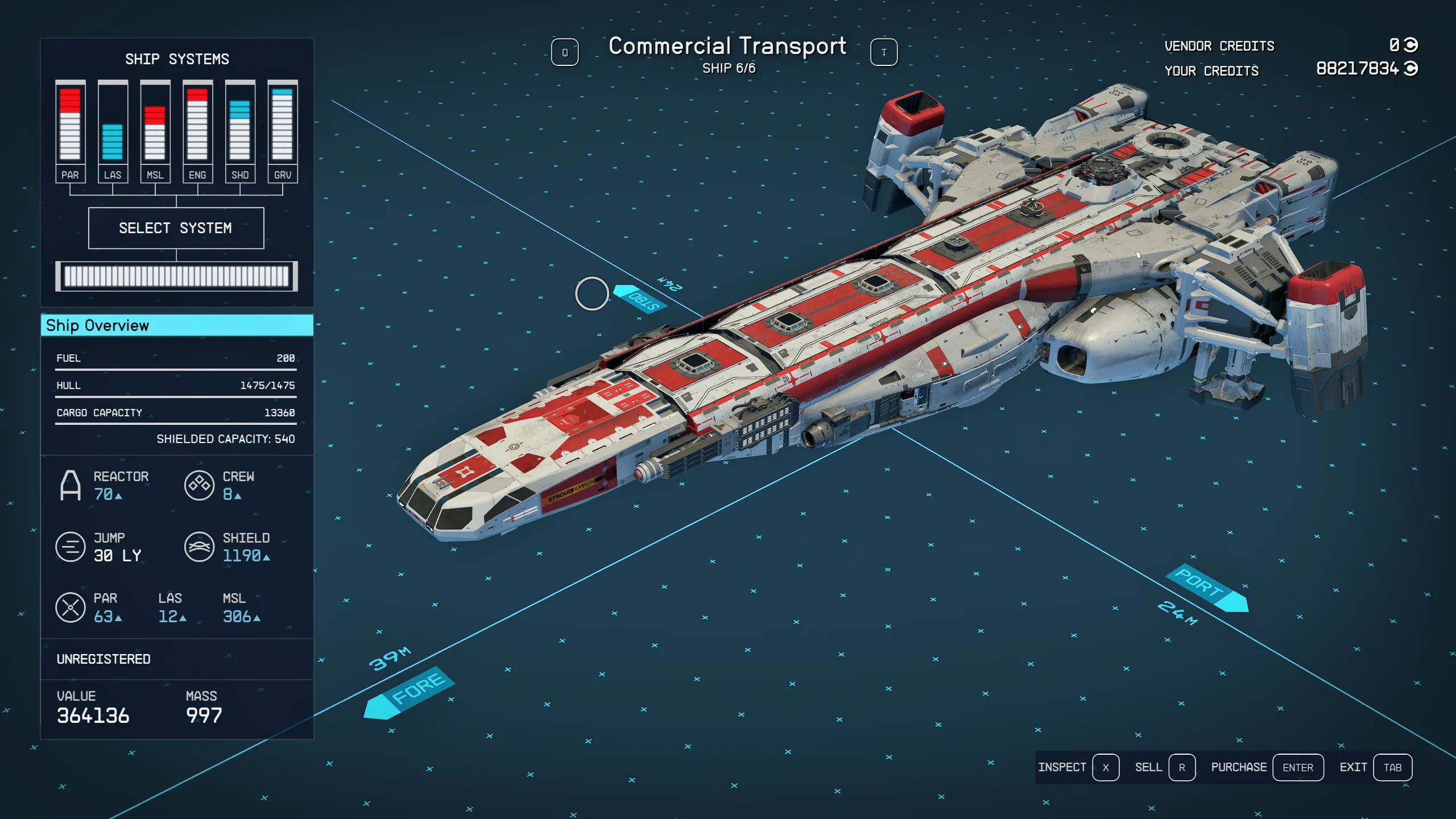Pick the MSL missile system bar
Image resolution: width=1456 pixels, height=819 pixels.
tap(155, 131)
